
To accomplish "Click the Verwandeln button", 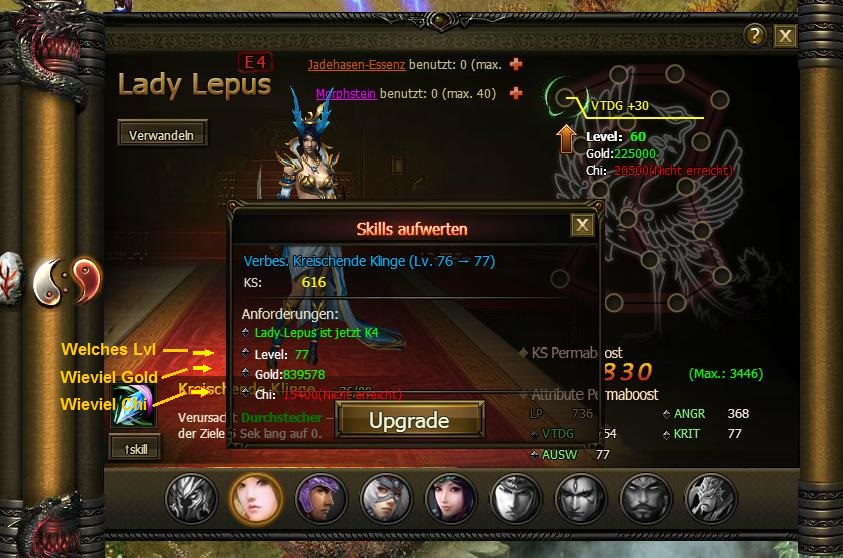I will click(x=162, y=133).
